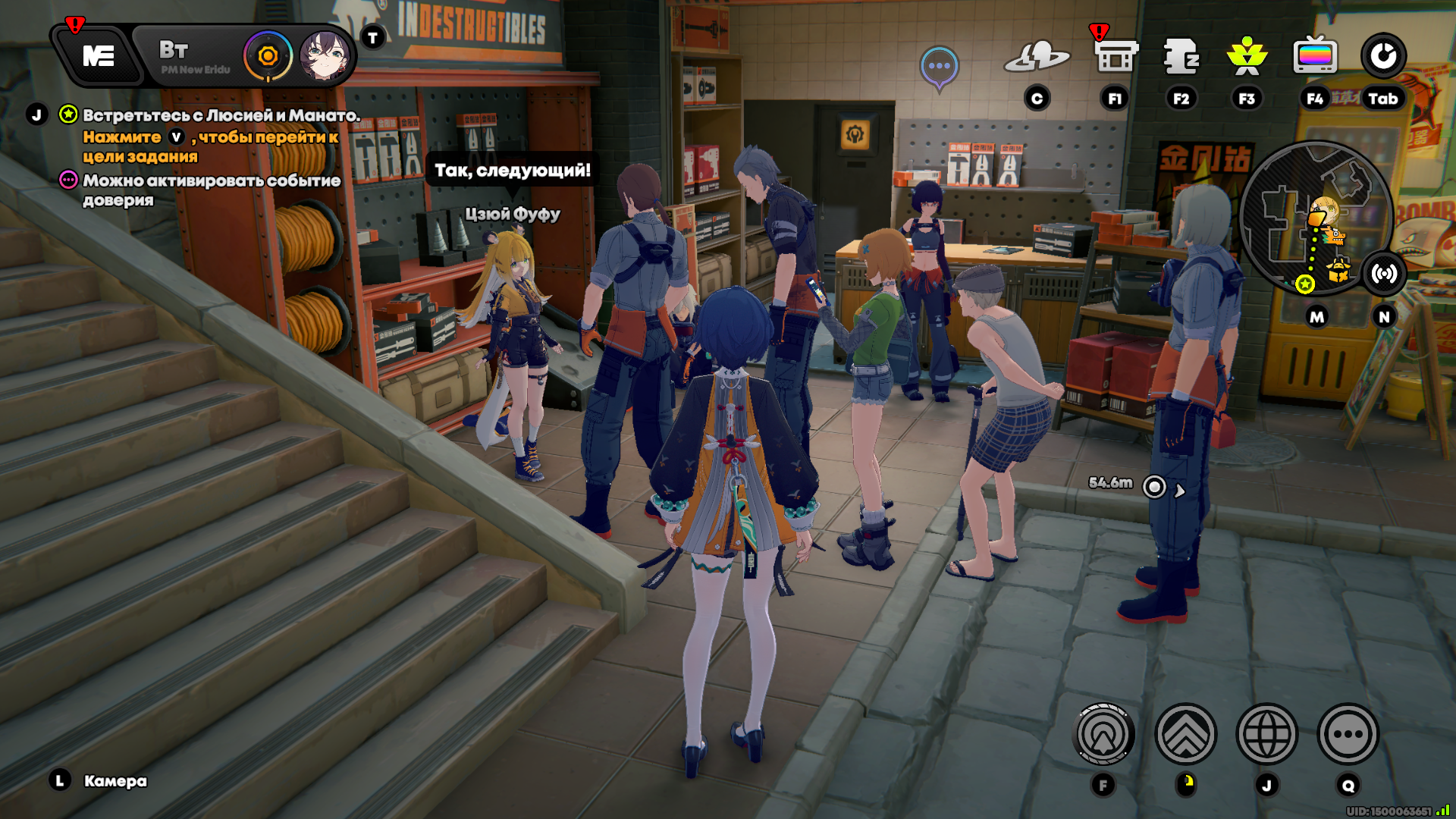Open the orange gear profile icon
This screenshot has width=1456, height=819.
point(268,56)
